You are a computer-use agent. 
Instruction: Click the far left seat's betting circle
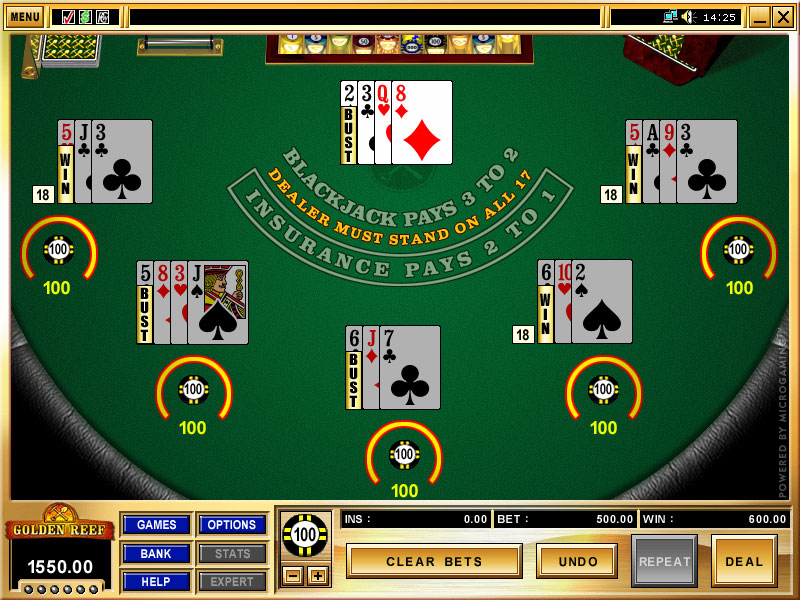click(59, 248)
